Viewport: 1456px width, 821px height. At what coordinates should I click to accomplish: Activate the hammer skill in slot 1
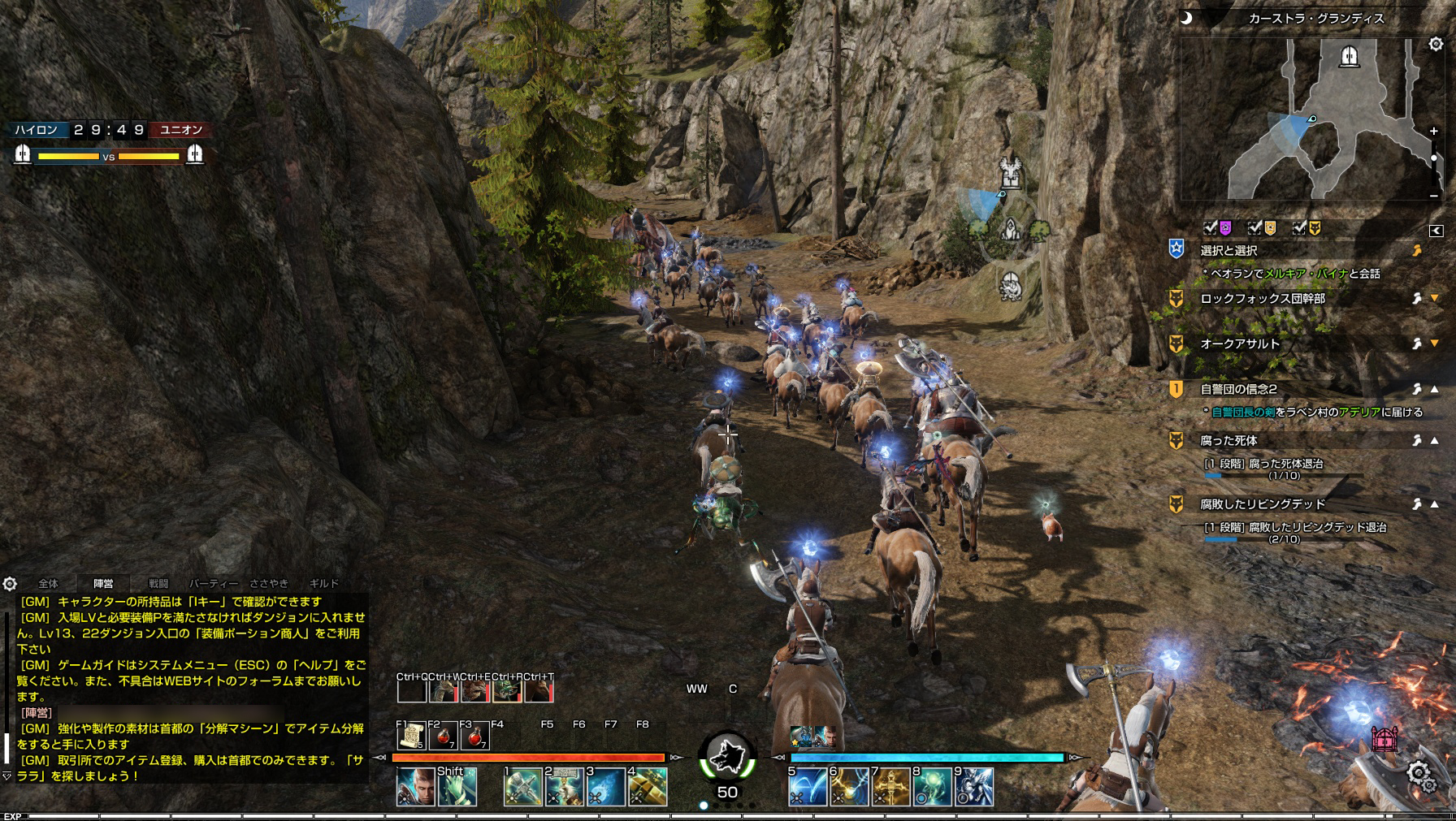[x=523, y=786]
